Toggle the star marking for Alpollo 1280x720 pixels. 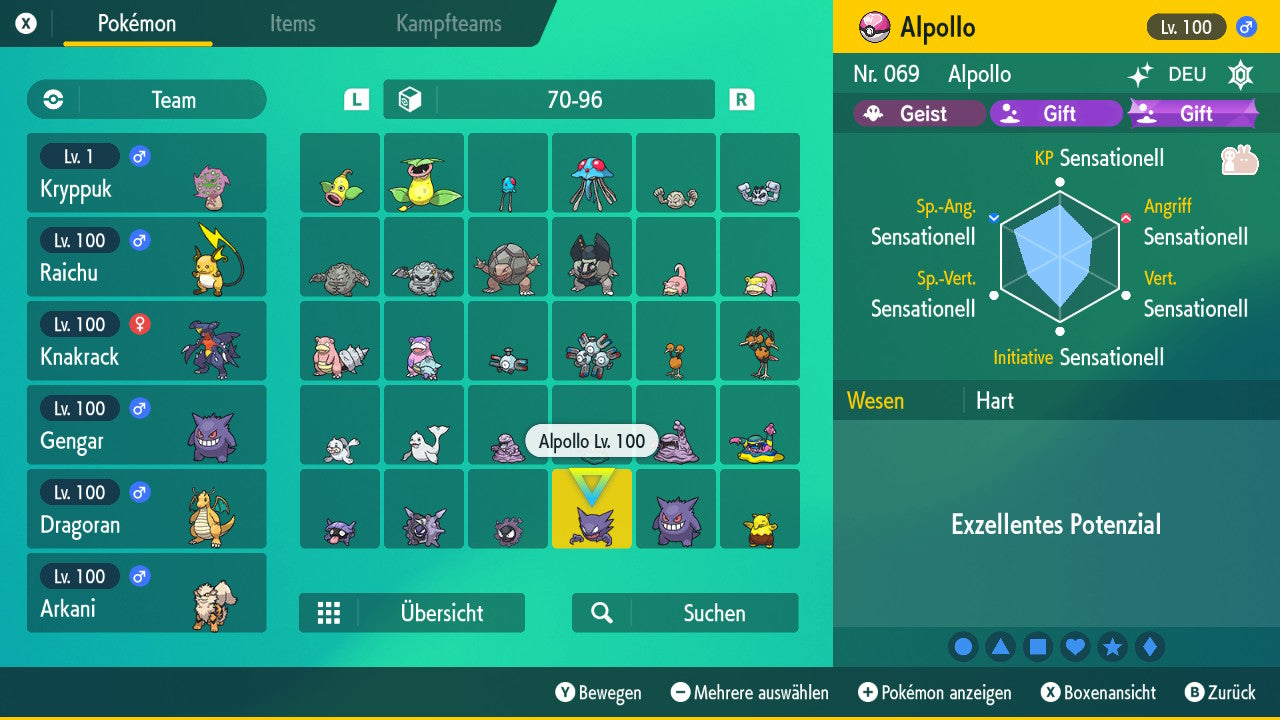[x=1112, y=646]
